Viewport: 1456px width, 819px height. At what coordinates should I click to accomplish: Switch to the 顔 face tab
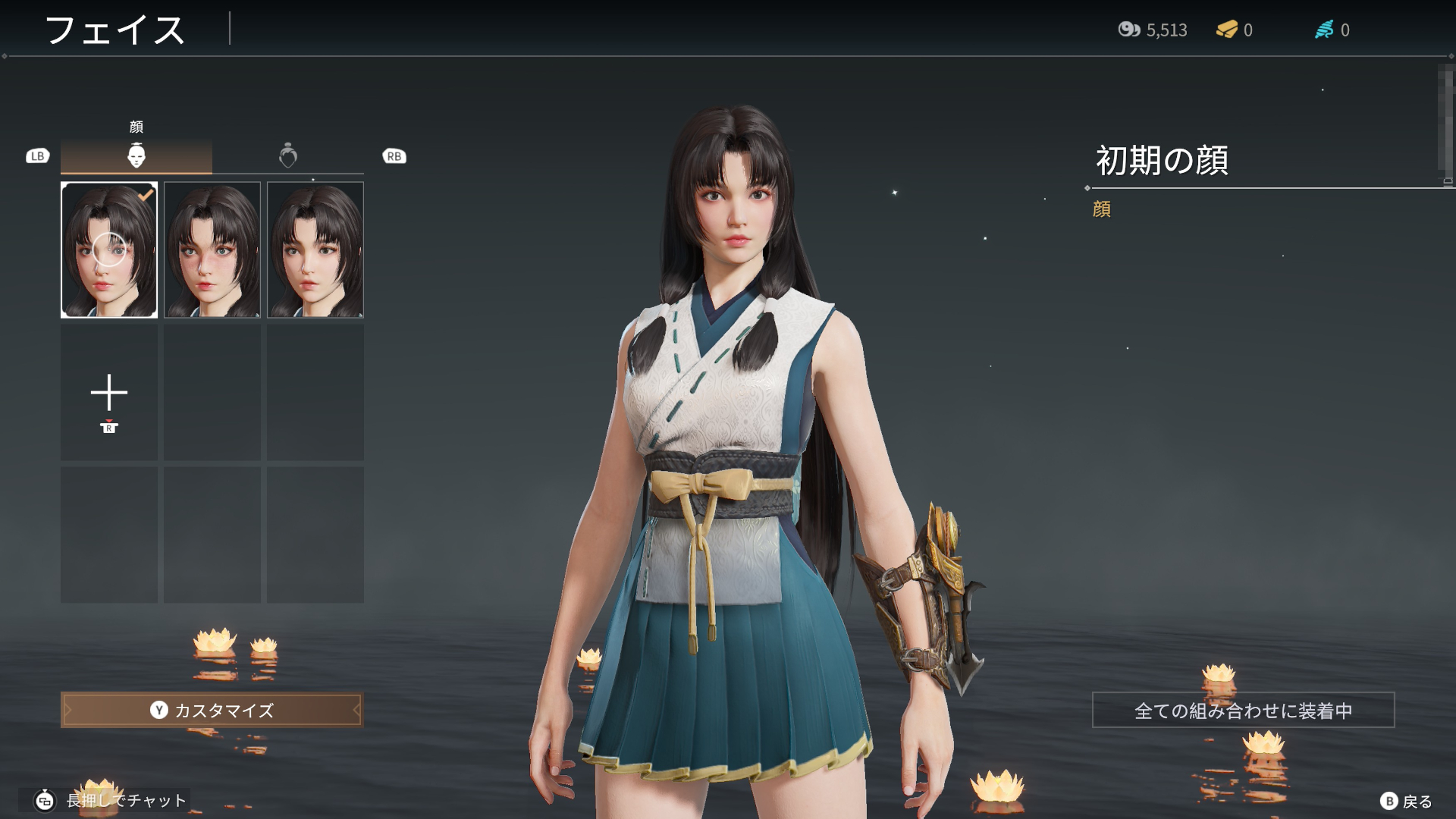pos(136,155)
